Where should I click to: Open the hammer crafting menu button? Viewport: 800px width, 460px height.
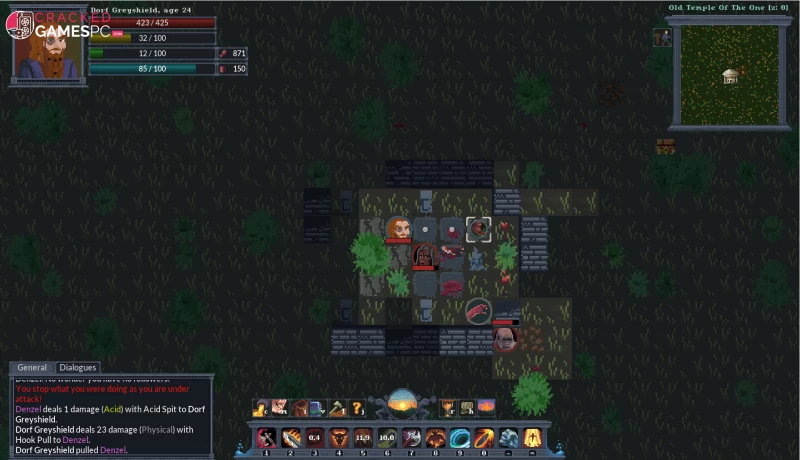339,408
